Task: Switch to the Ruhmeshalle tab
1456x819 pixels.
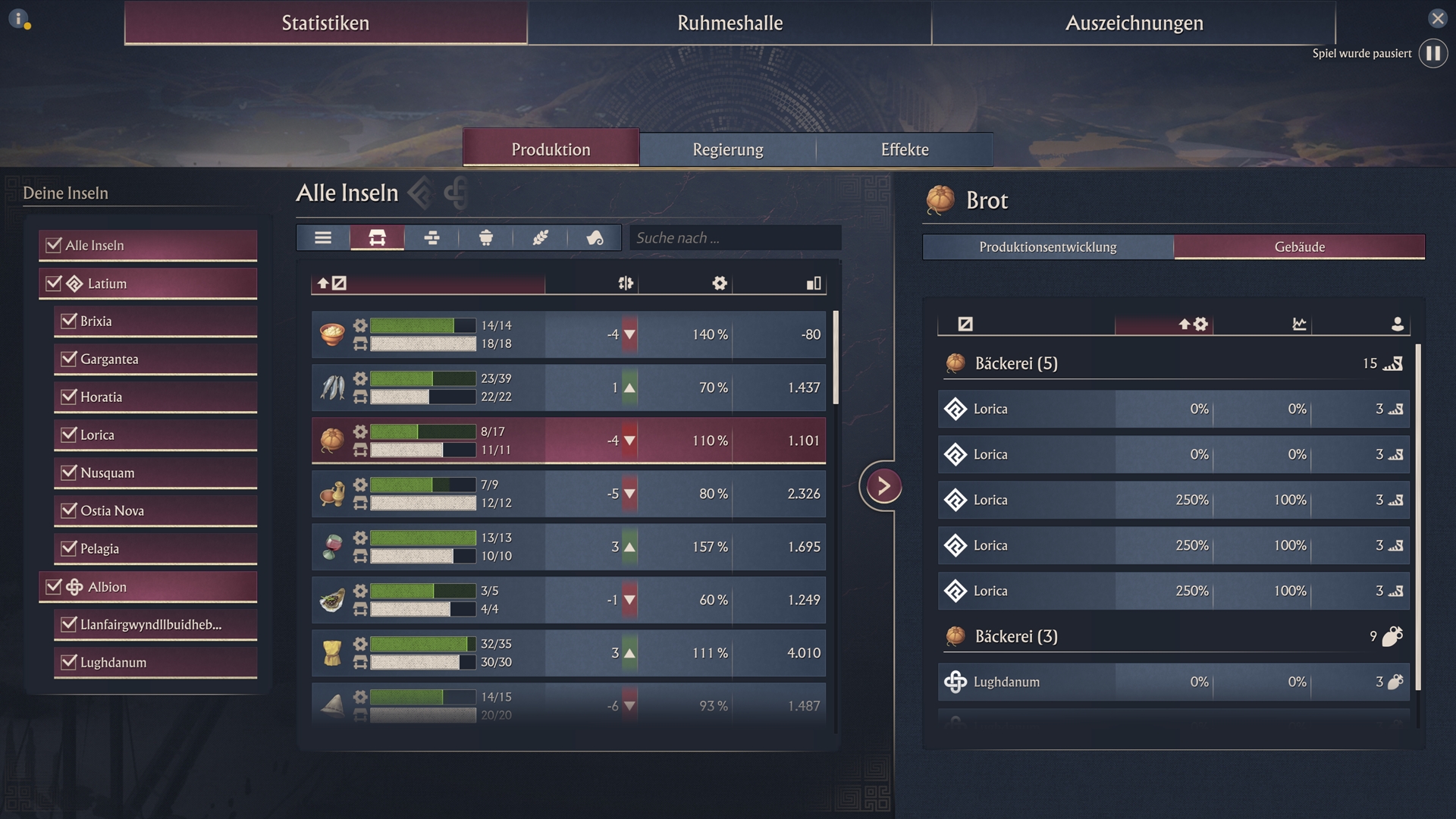Action: tap(730, 23)
